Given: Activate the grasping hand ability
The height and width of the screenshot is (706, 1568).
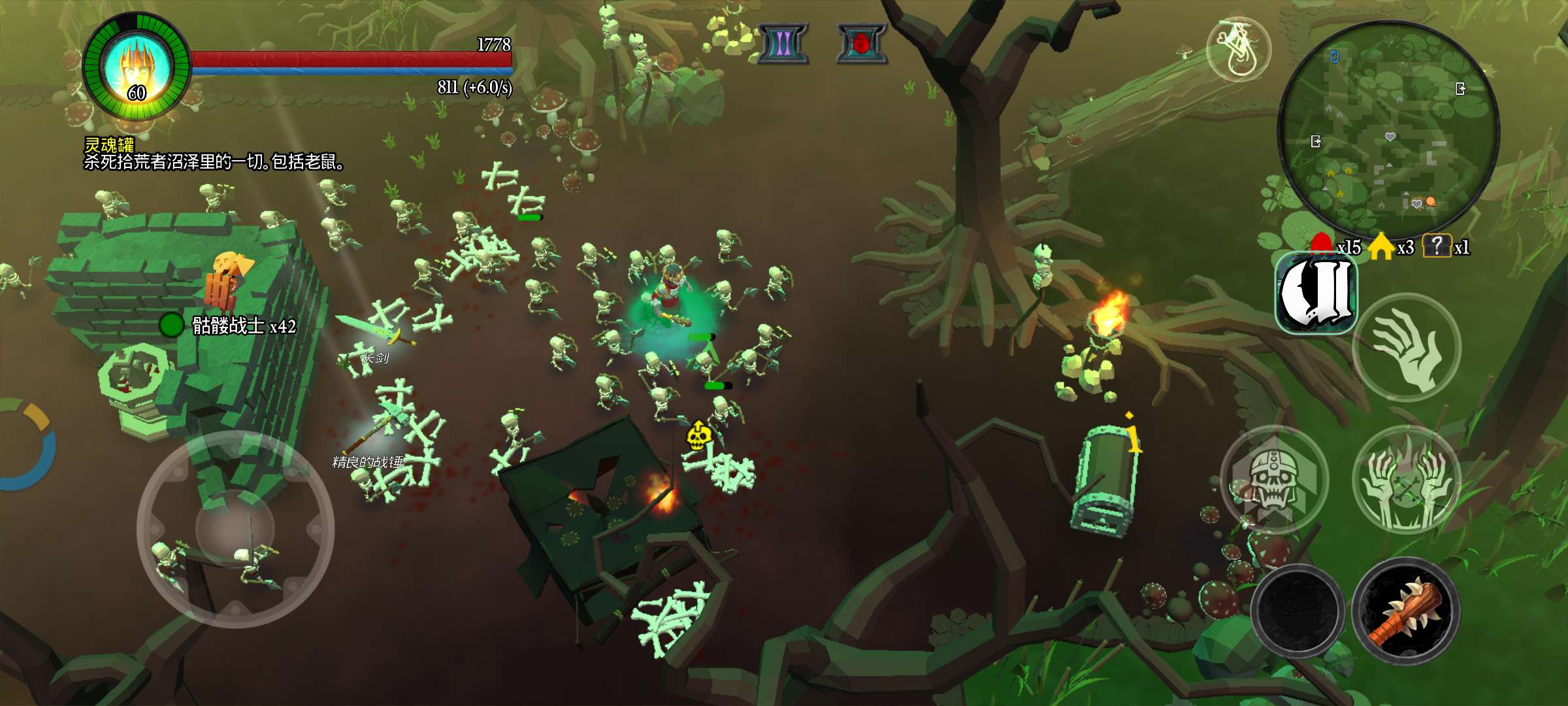Looking at the screenshot, I should (x=1406, y=347).
